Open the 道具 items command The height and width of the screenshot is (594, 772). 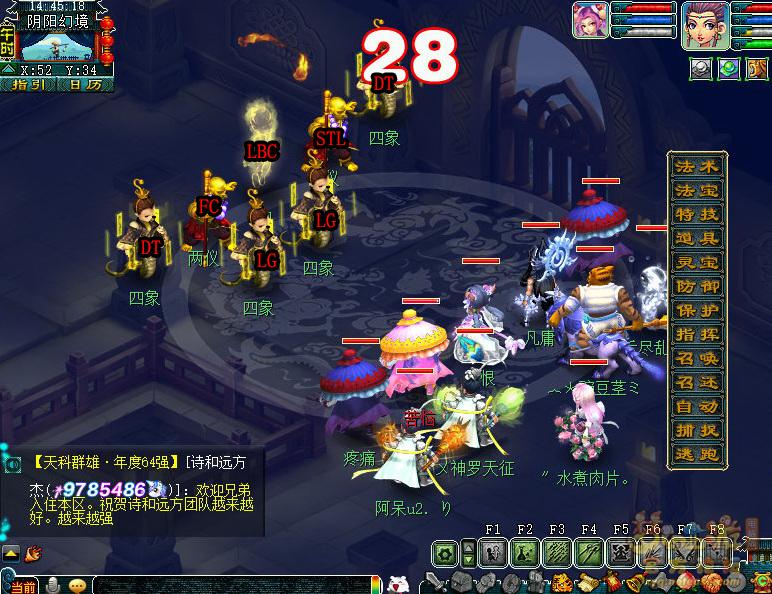tap(697, 238)
